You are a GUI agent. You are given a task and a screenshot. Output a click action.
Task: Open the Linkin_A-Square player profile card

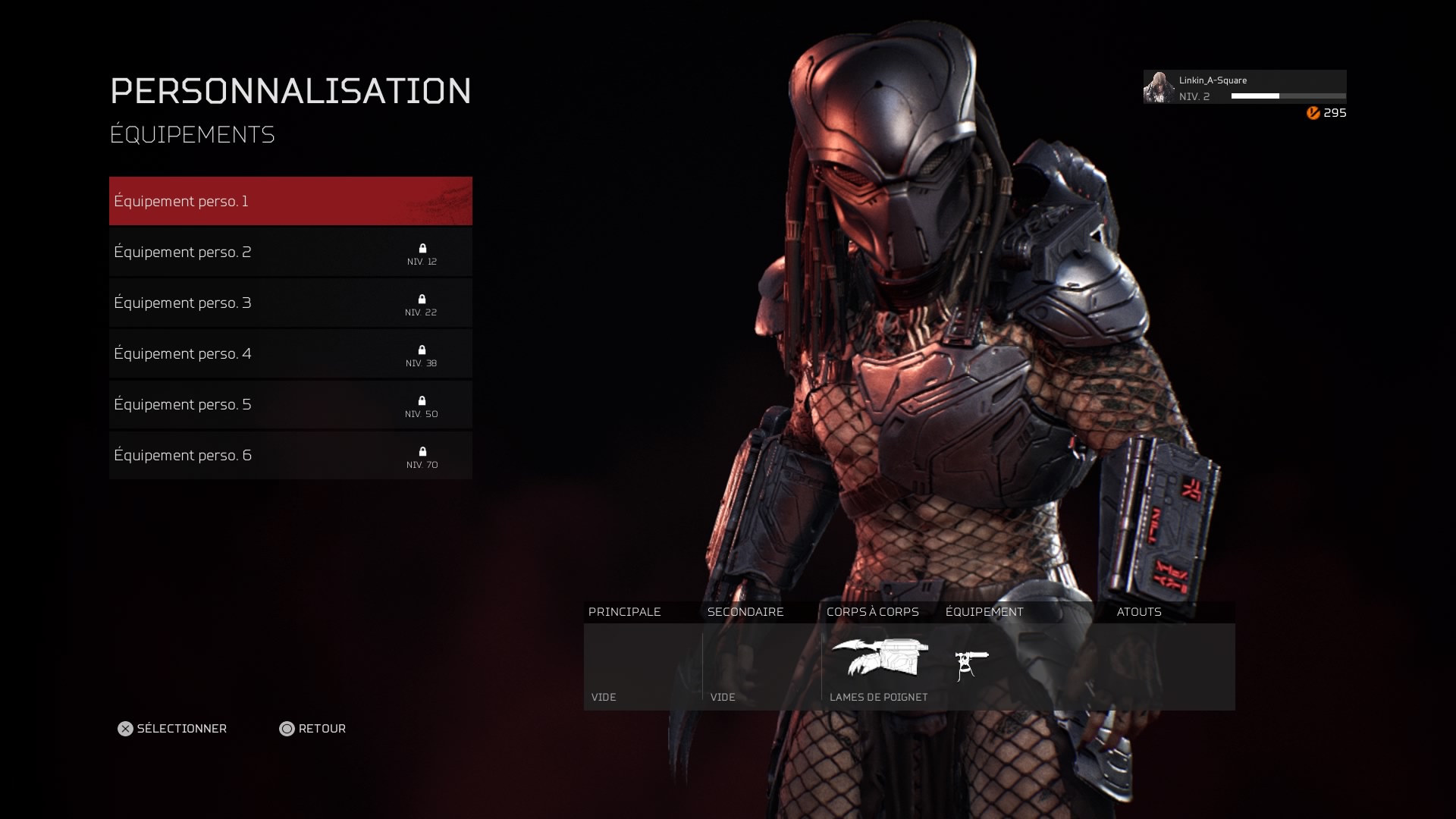point(1244,87)
